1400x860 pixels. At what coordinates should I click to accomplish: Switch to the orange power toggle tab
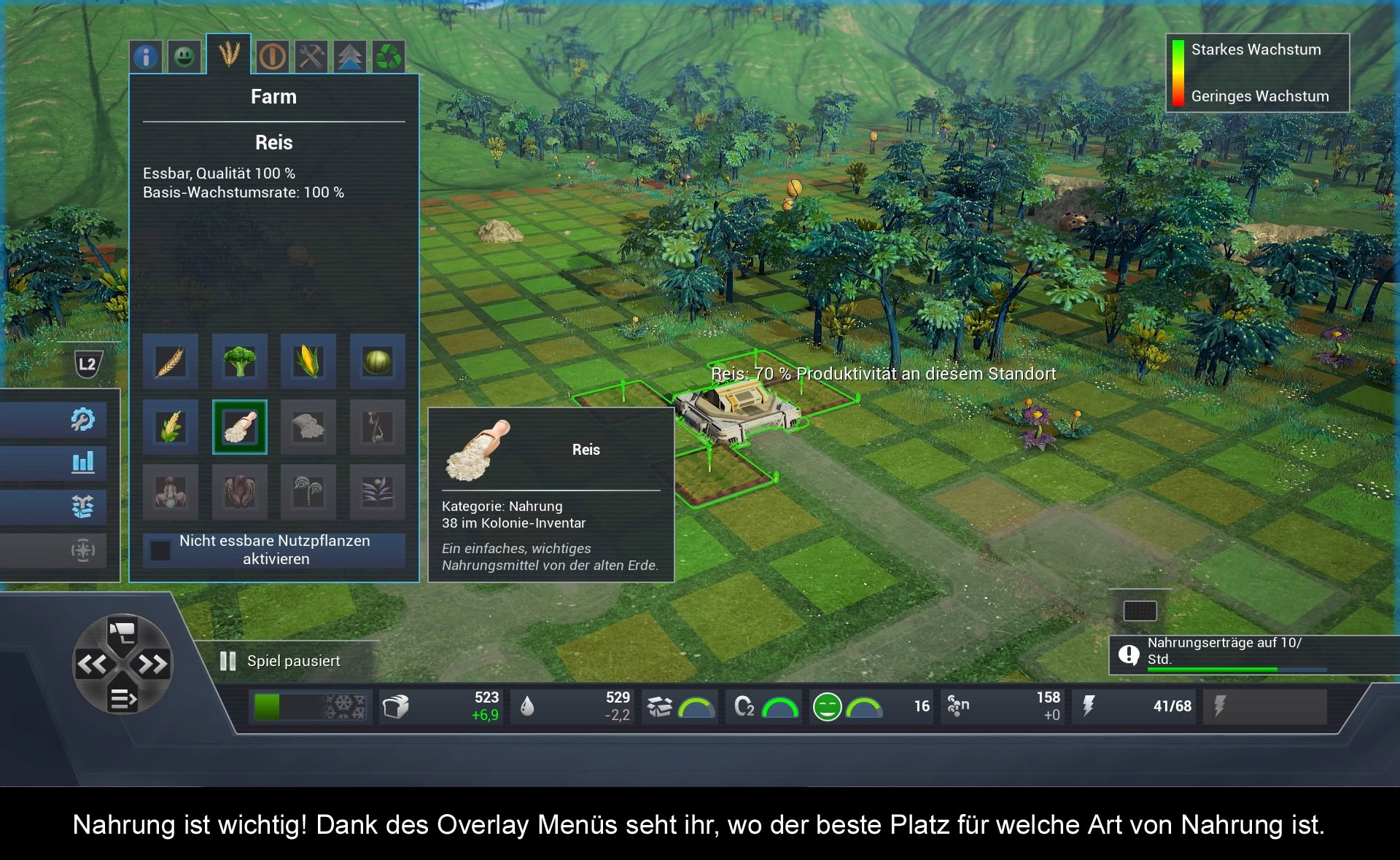click(x=273, y=56)
